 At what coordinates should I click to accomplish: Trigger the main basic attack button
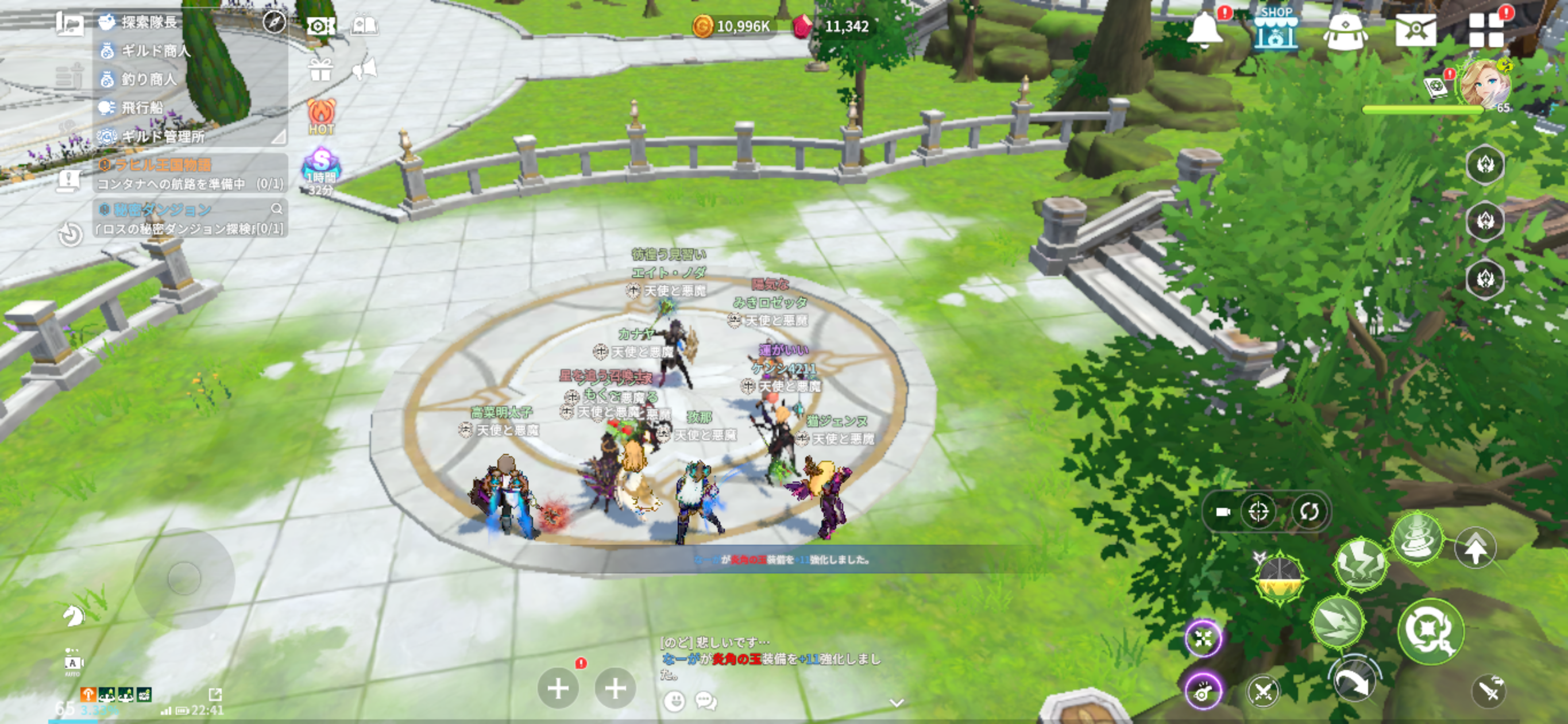tap(1430, 630)
